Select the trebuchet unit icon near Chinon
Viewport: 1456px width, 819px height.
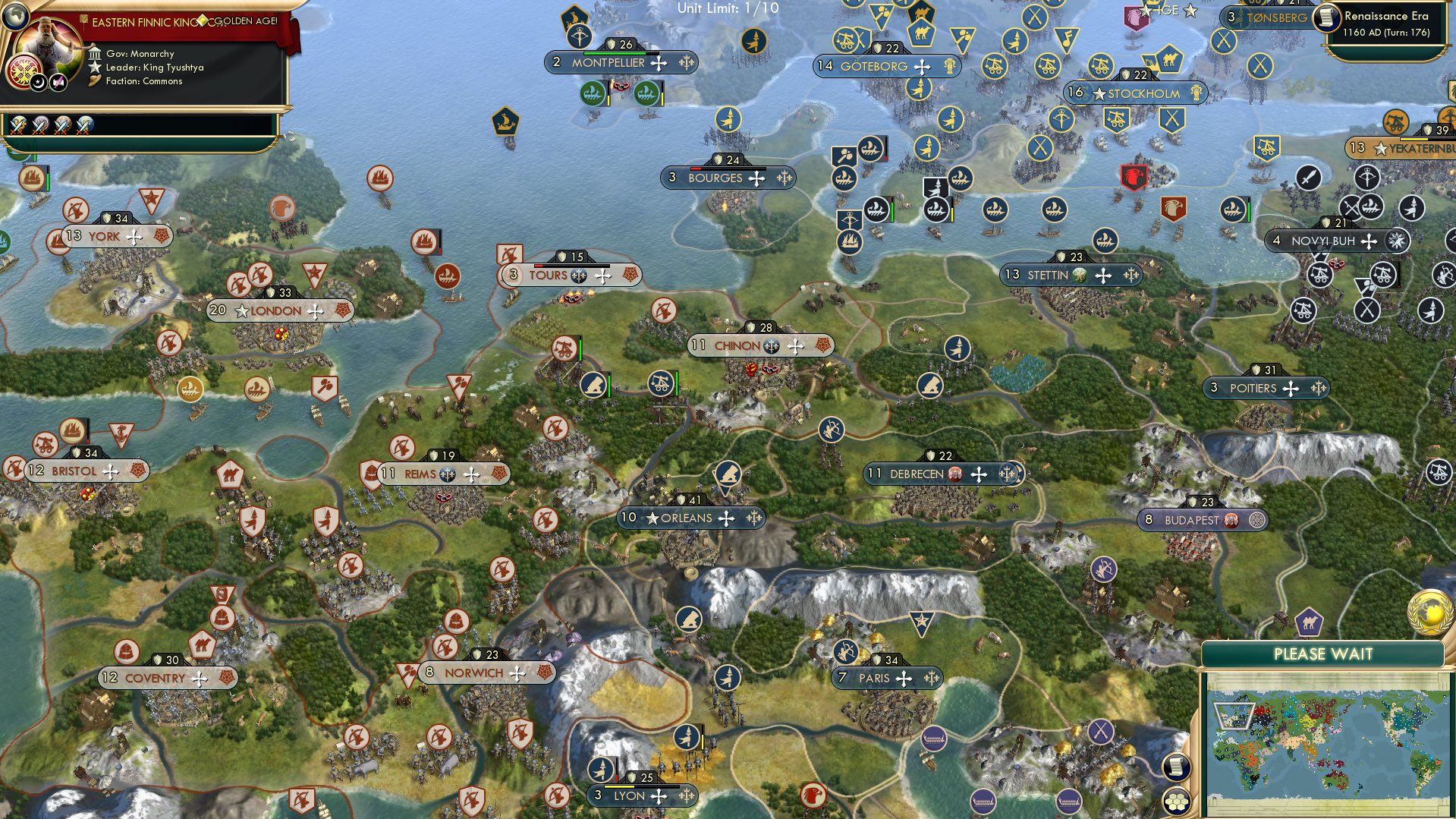pos(662,383)
